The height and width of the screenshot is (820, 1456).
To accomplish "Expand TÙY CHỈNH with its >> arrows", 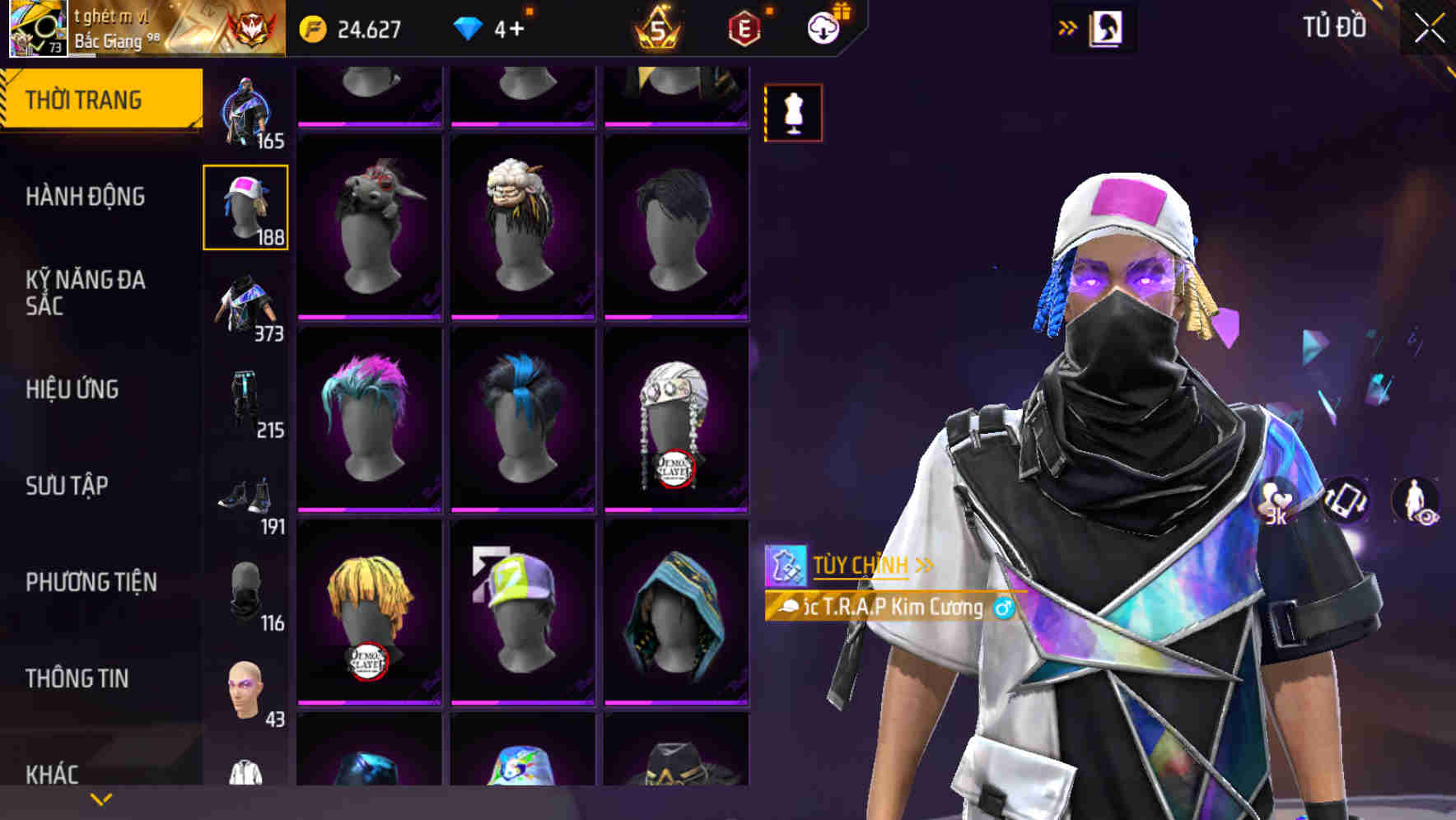I will click(x=925, y=565).
